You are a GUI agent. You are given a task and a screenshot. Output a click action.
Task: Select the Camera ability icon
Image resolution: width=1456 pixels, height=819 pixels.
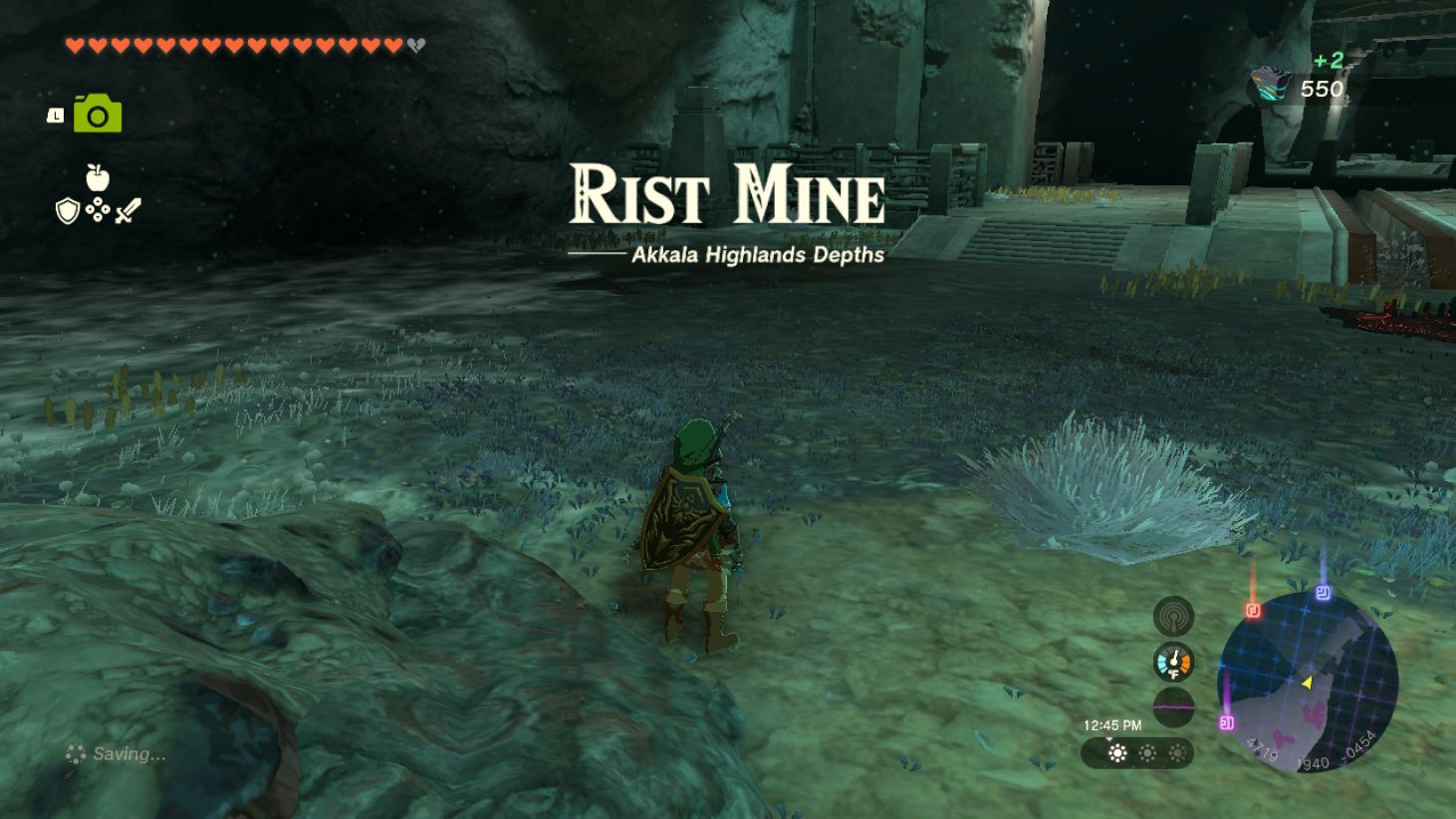(x=96, y=112)
